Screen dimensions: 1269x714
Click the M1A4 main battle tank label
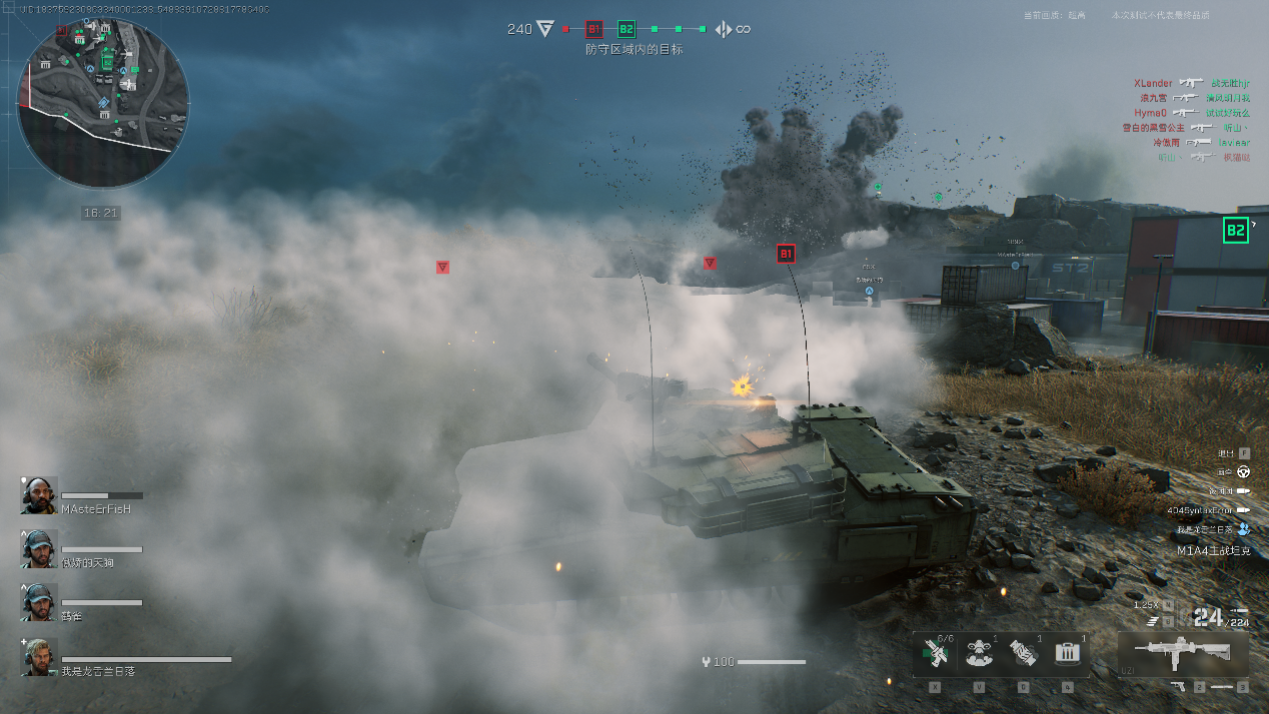pos(1213,551)
